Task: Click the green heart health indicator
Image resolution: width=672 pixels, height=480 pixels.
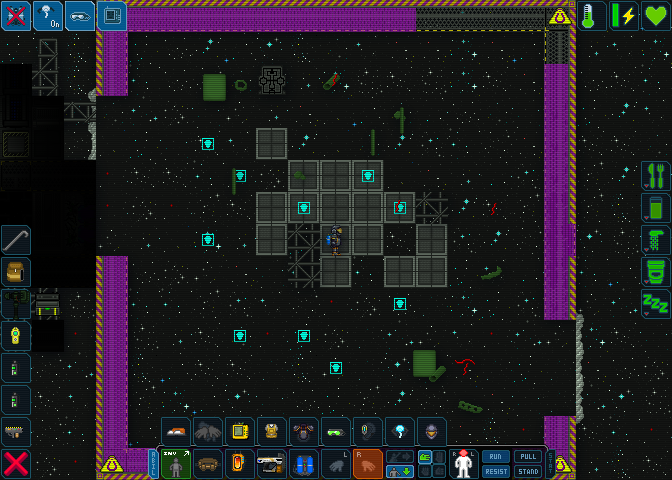Action: pos(656,16)
